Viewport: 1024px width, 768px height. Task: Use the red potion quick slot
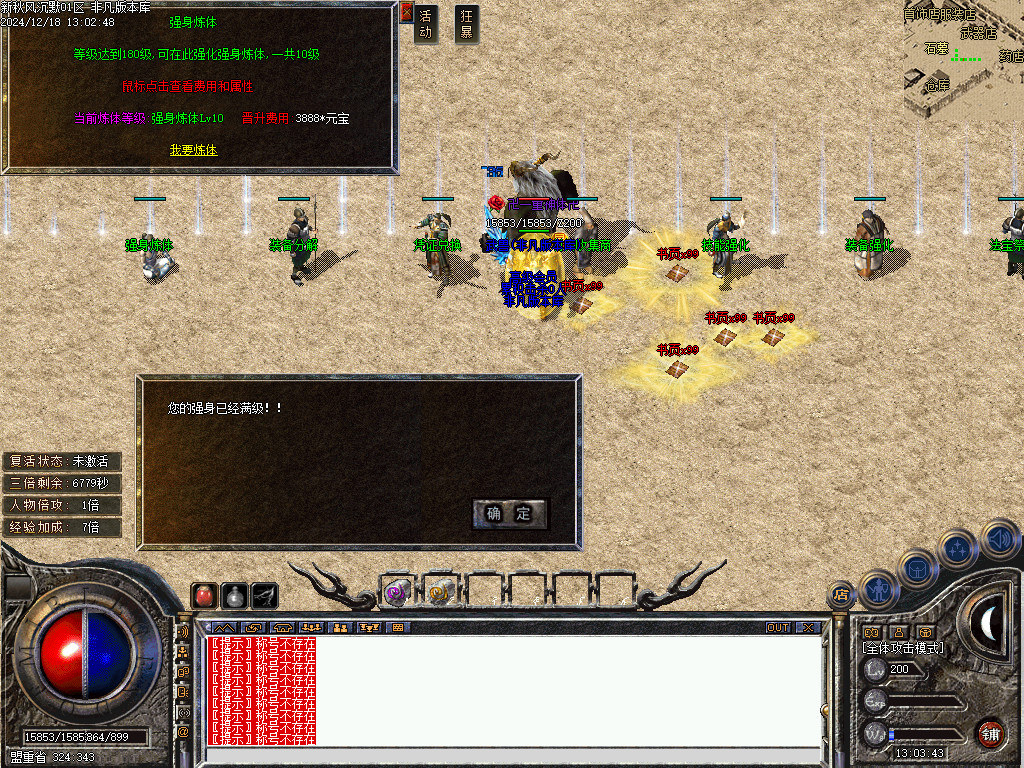[x=204, y=595]
